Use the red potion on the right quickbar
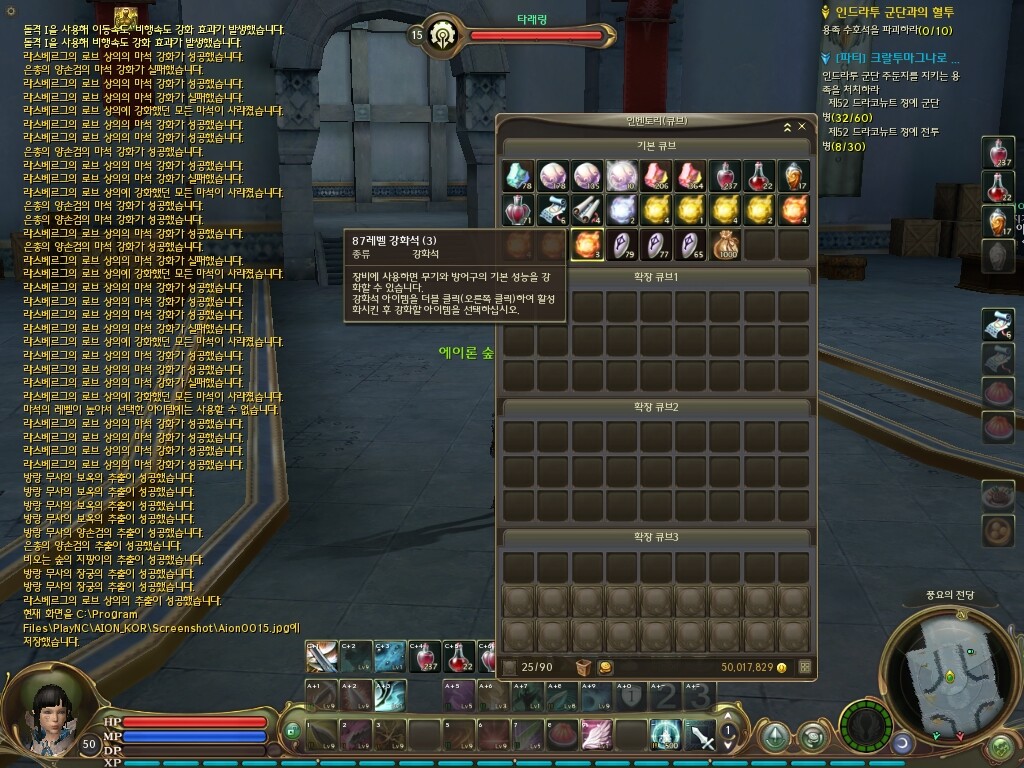Viewport: 1024px width, 768px height. [997, 153]
